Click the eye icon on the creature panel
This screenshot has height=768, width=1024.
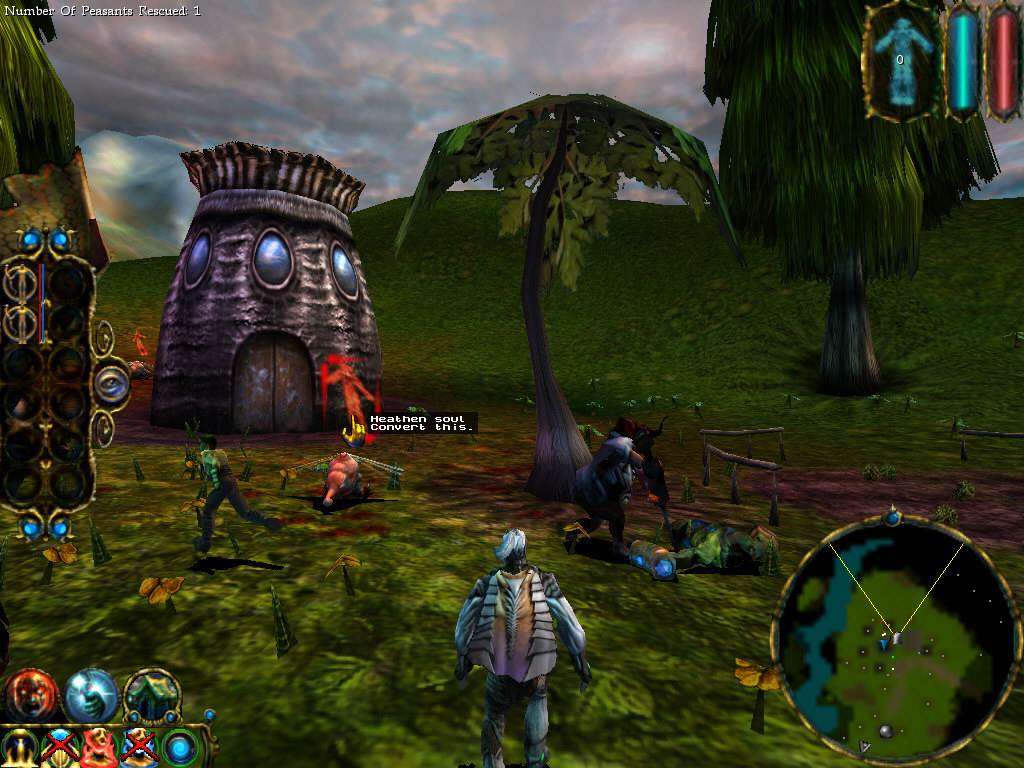[111, 383]
